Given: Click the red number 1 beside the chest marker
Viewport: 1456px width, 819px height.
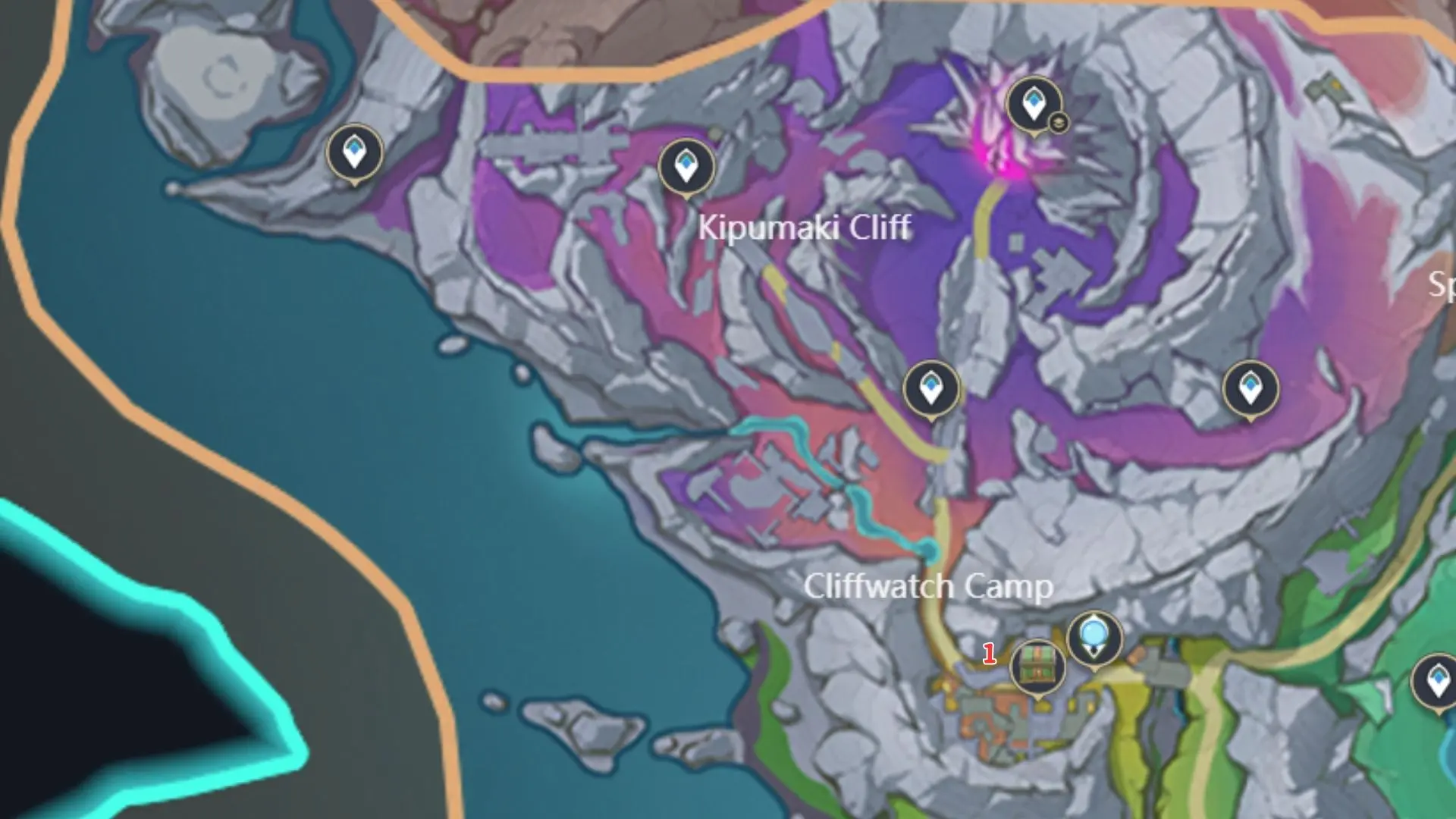Looking at the screenshot, I should (990, 653).
